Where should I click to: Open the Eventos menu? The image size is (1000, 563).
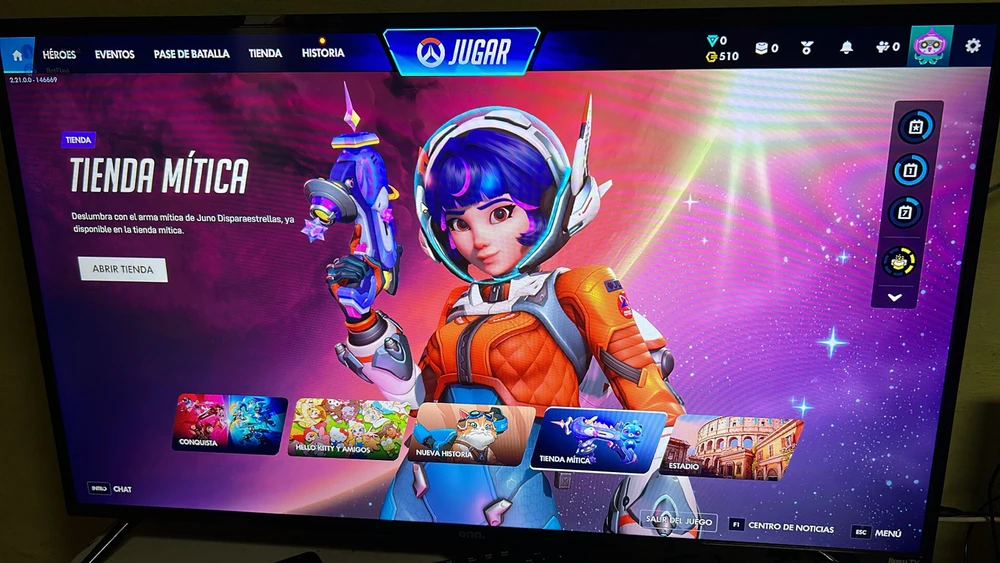[114, 54]
